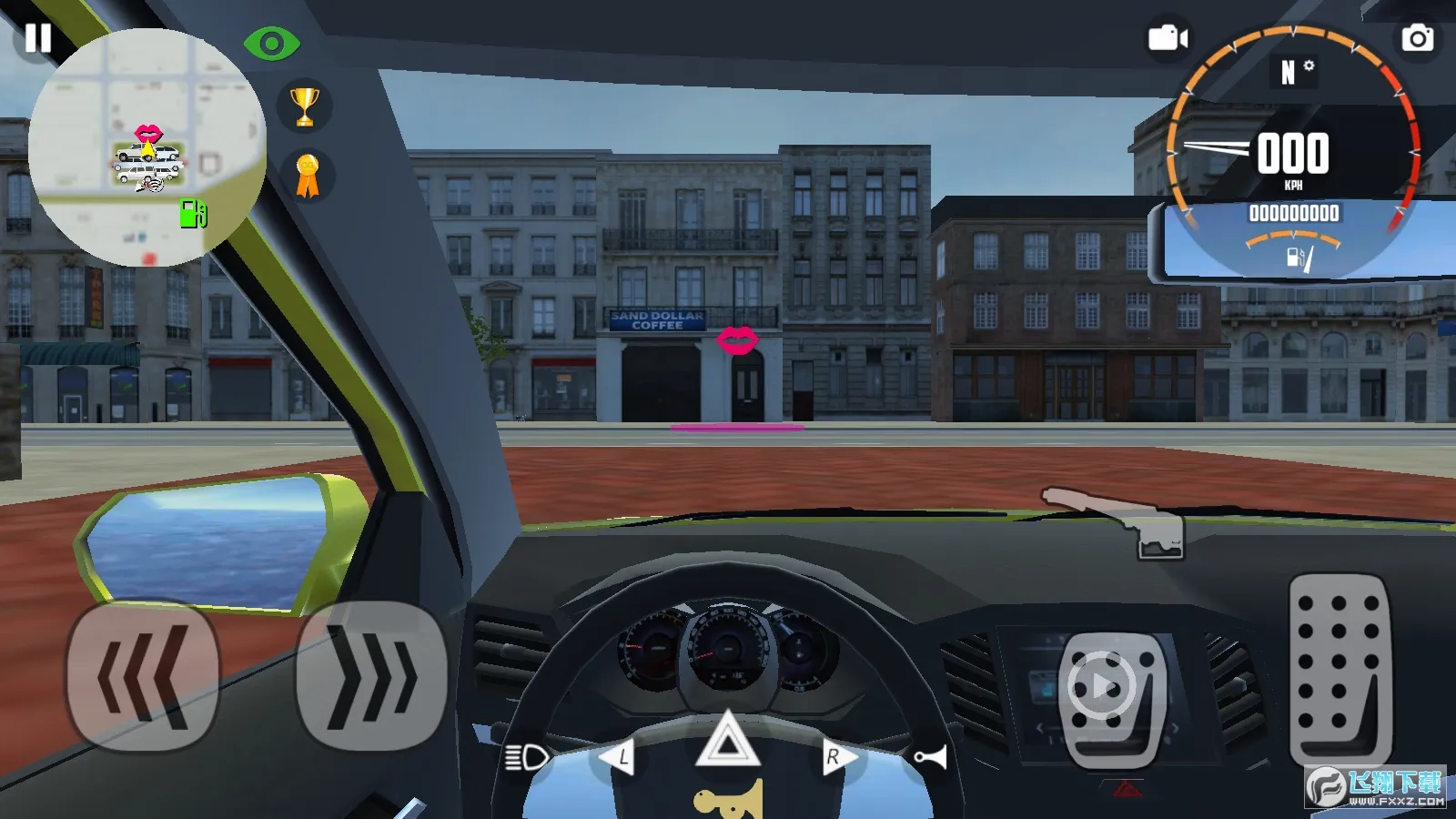Toggle the green eye view icon
This screenshot has height=819, width=1456.
pos(271,43)
